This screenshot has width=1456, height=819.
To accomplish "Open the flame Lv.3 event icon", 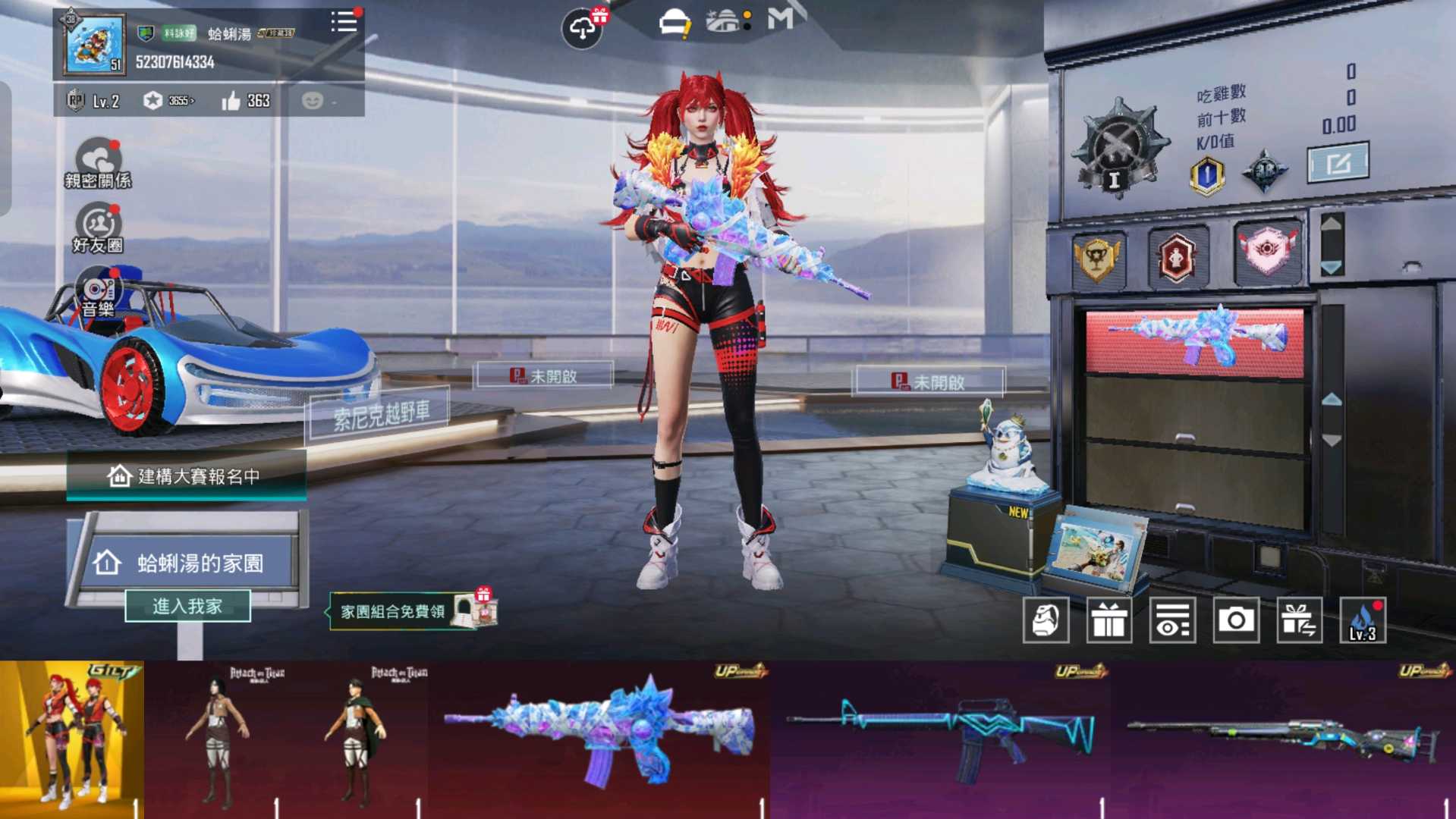I will coord(1363,620).
